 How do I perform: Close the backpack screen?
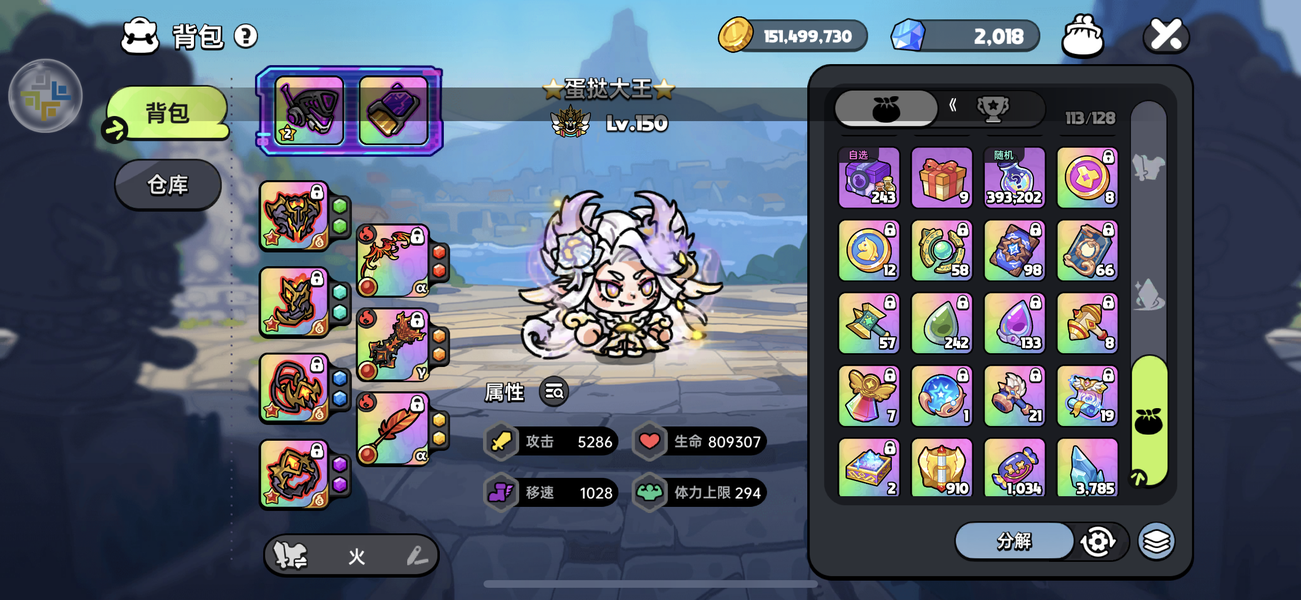coord(1166,36)
